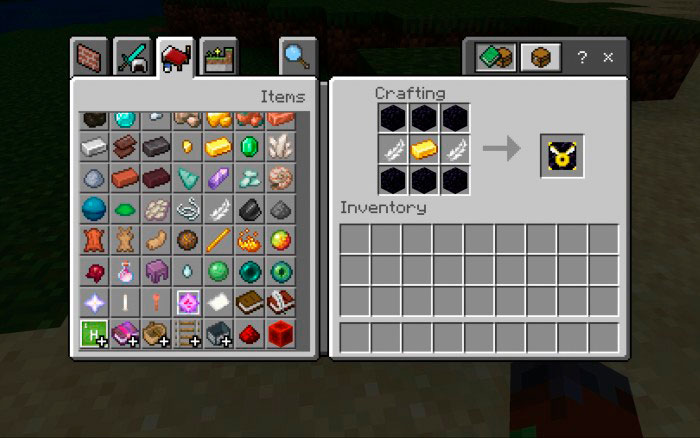Expand the green H element group
The width and height of the screenshot is (700, 438).
coord(94,333)
